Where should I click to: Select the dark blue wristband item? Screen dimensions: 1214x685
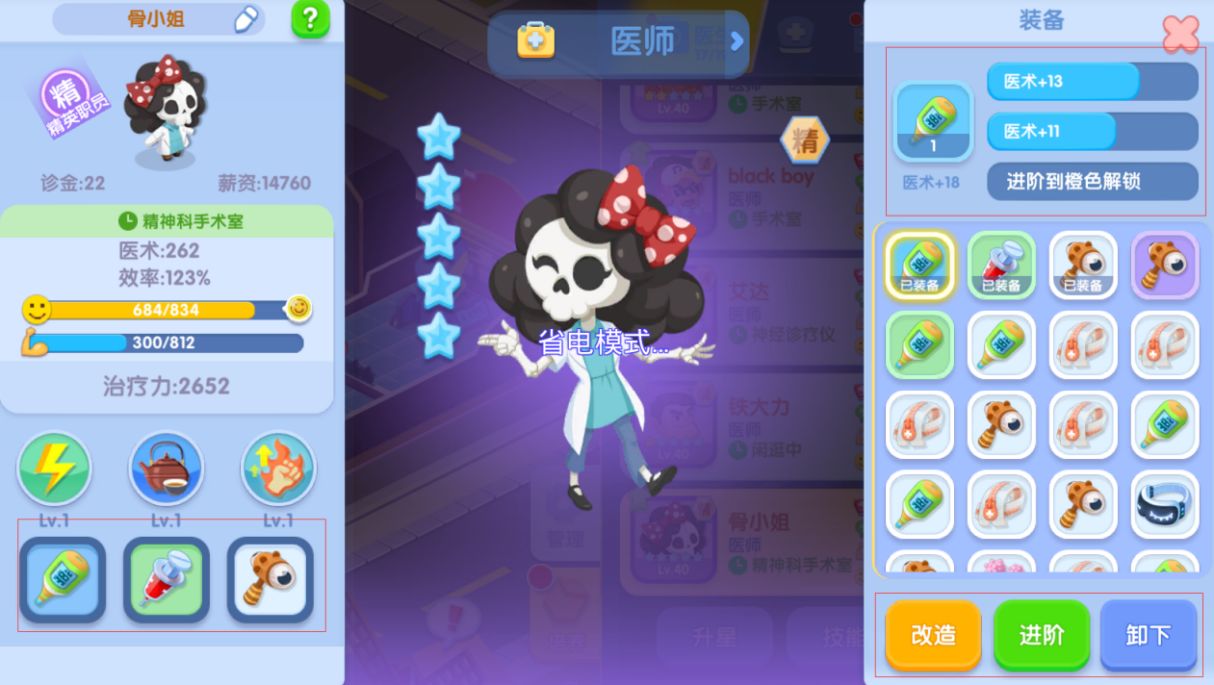pos(1164,505)
